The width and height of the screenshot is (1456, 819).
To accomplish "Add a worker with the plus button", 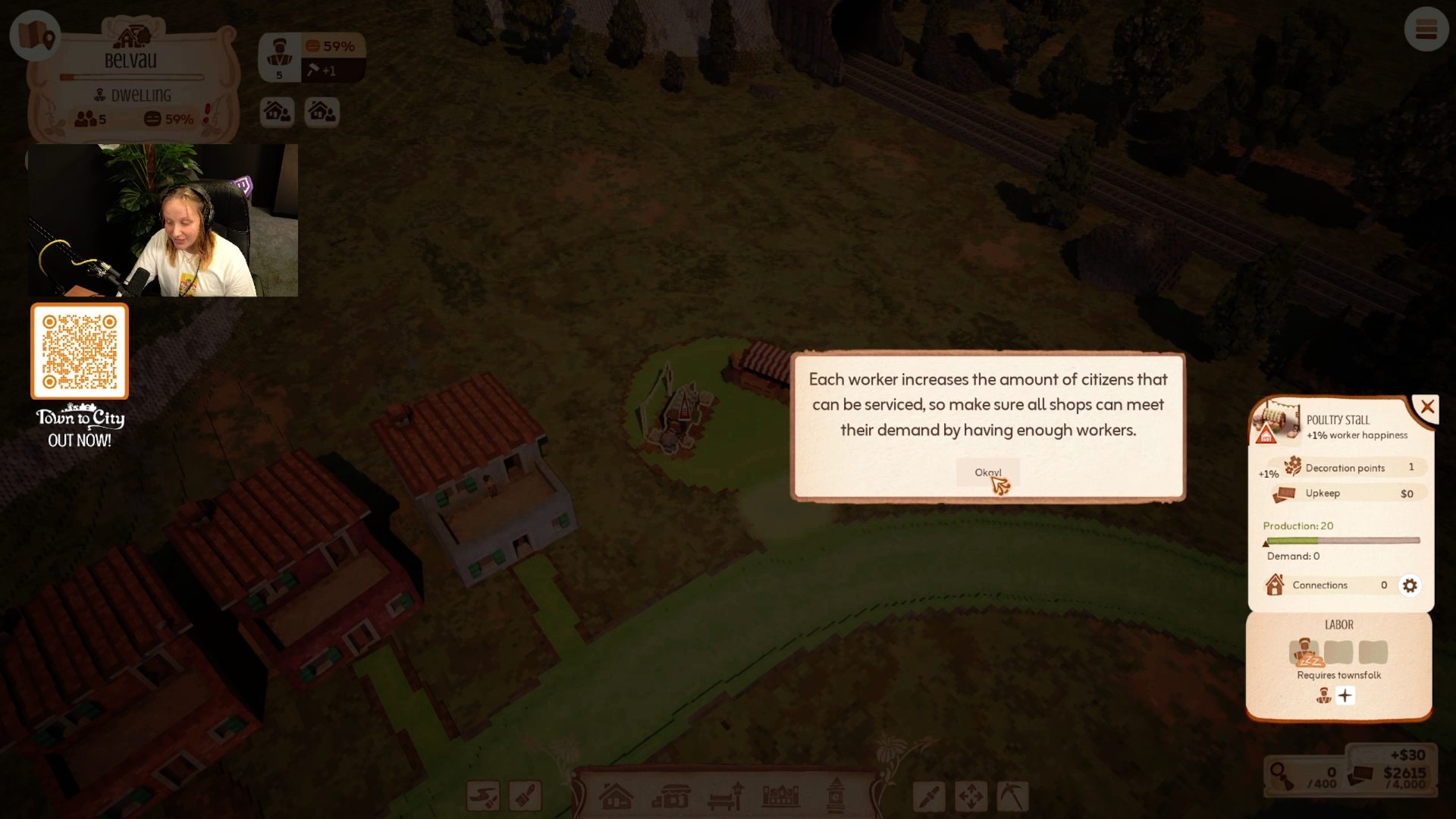I will point(1345,695).
